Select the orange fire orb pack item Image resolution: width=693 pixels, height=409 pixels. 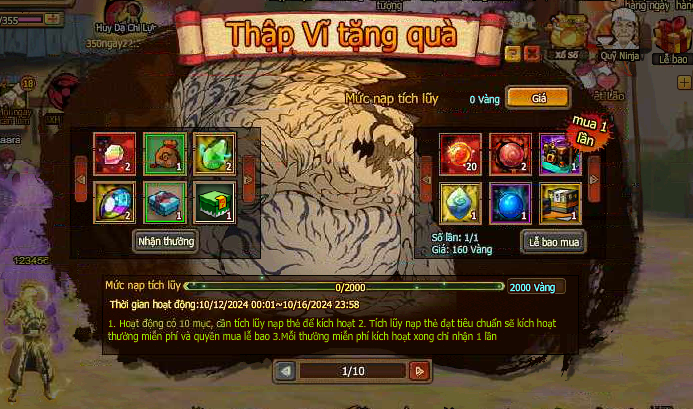(461, 153)
